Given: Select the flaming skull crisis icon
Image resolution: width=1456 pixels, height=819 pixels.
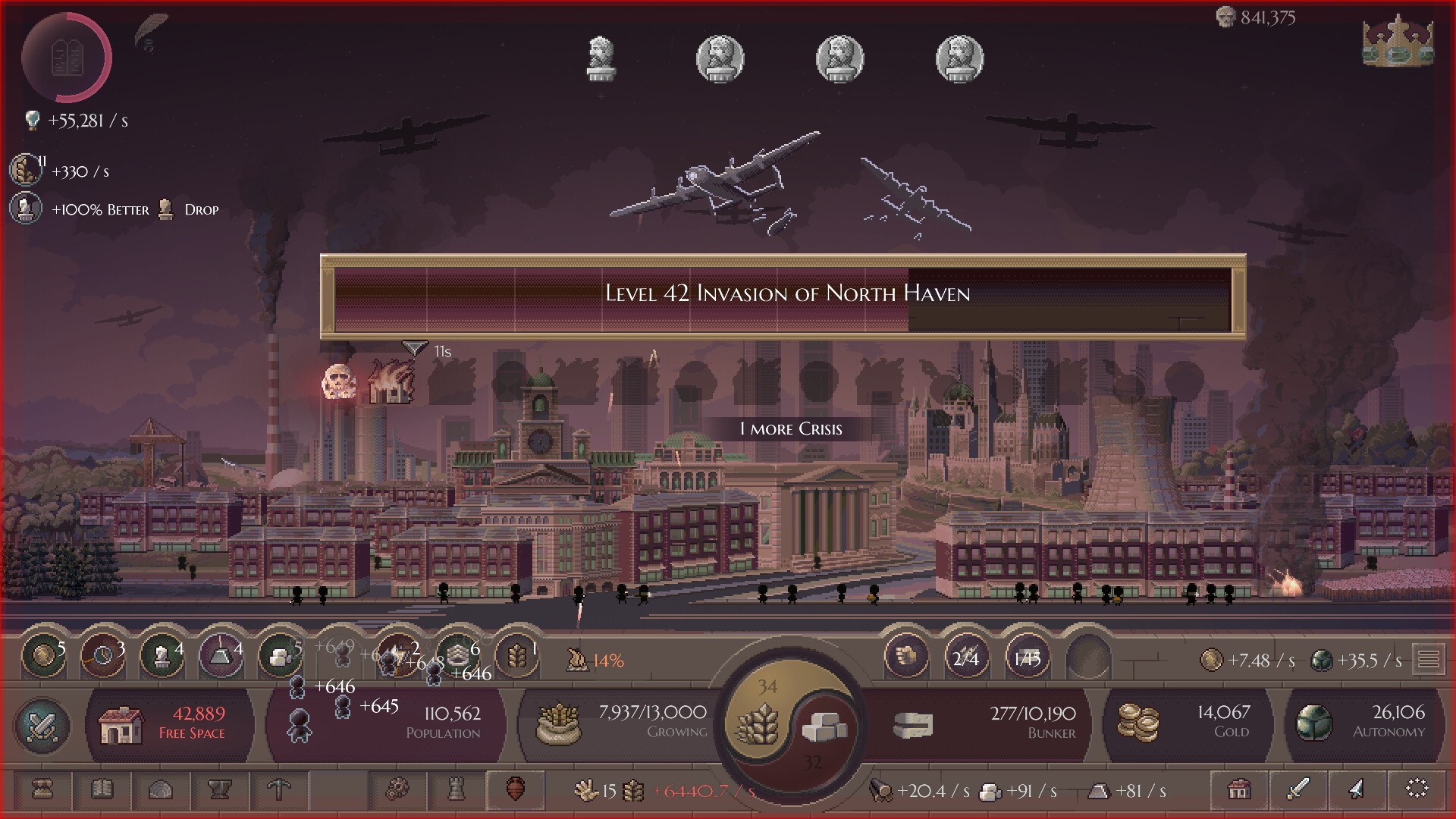Looking at the screenshot, I should 339,382.
